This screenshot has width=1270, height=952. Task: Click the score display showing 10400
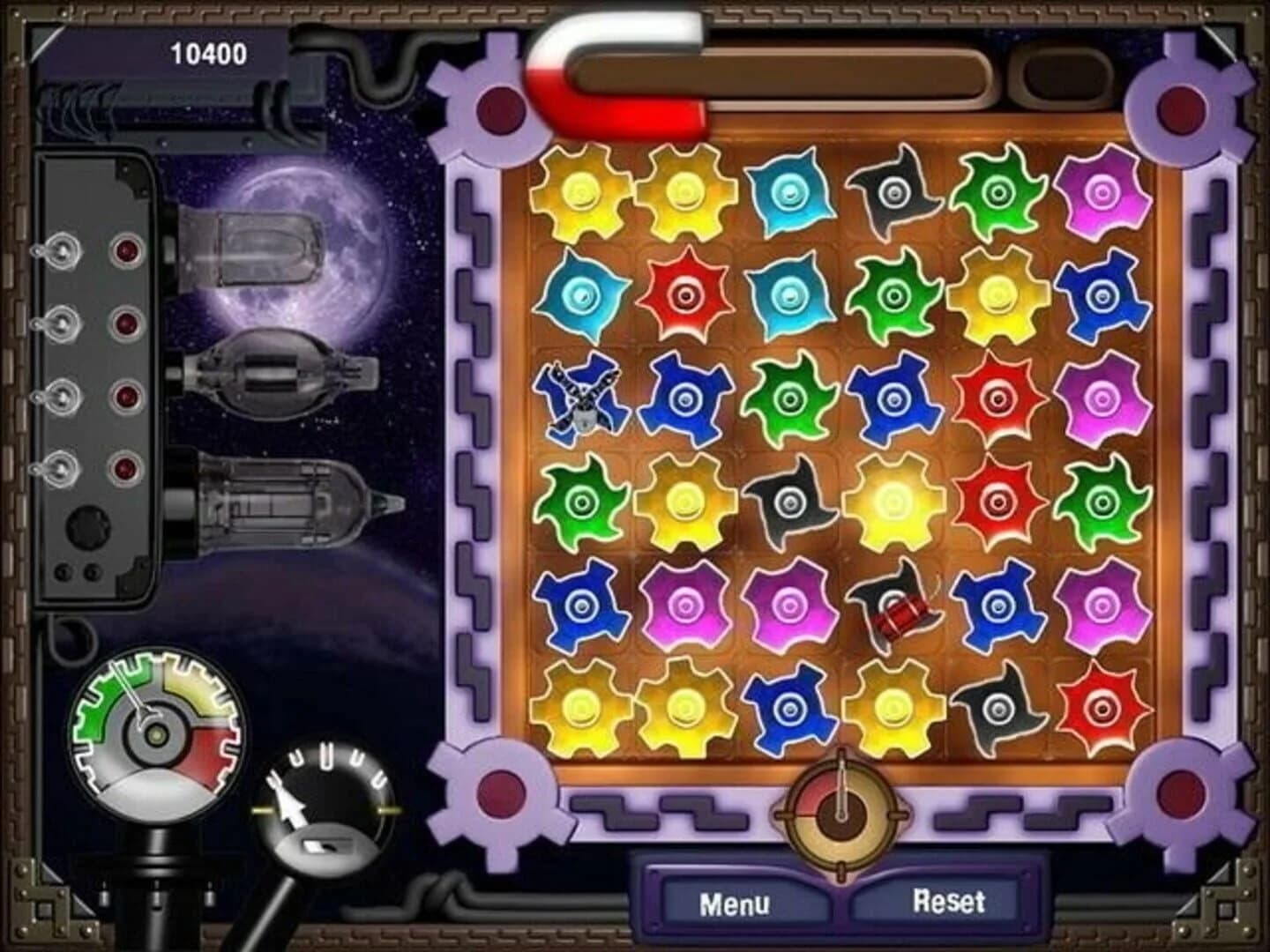click(x=209, y=53)
